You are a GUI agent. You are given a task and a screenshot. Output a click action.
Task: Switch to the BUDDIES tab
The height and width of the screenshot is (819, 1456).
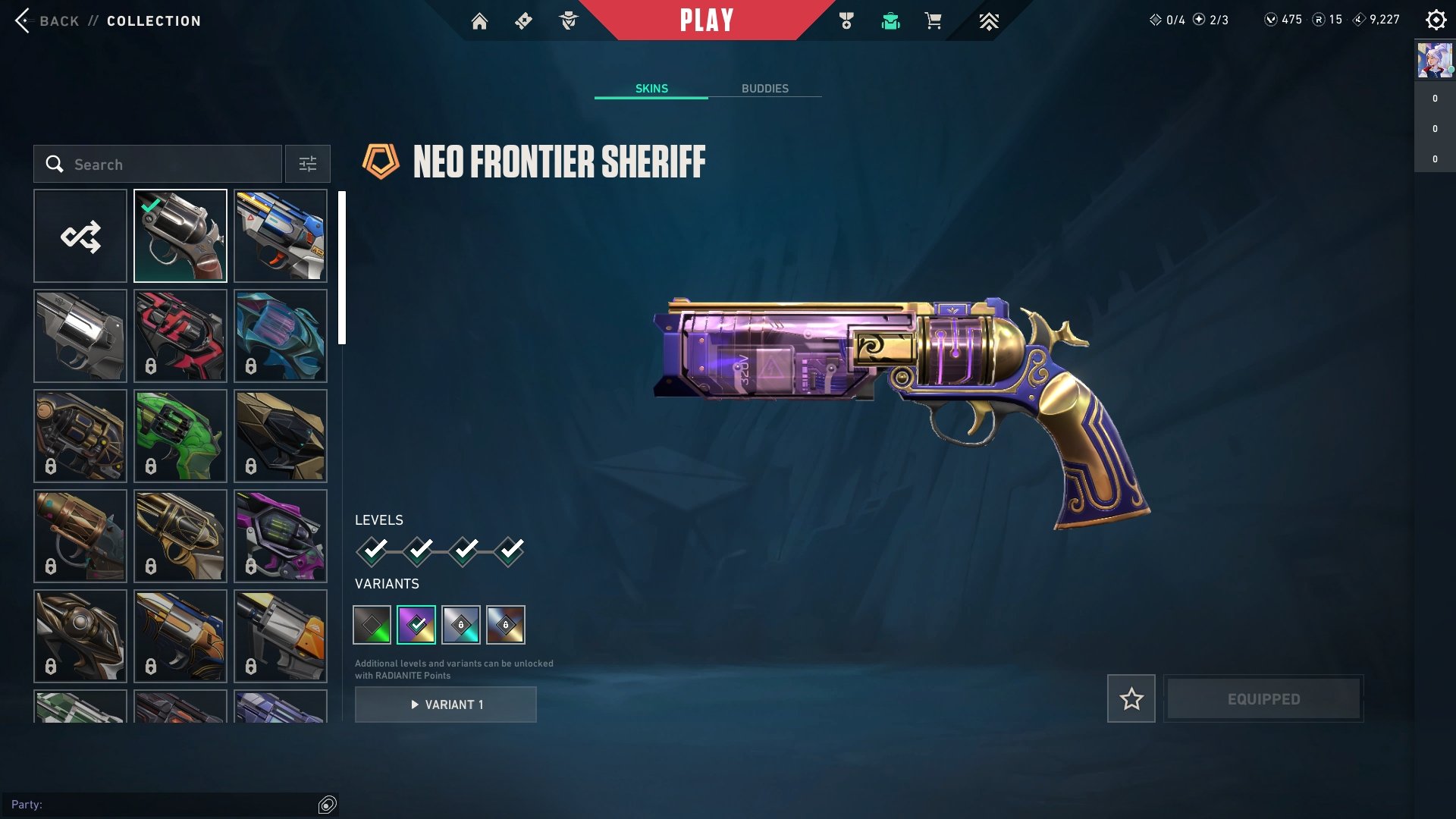(x=766, y=88)
